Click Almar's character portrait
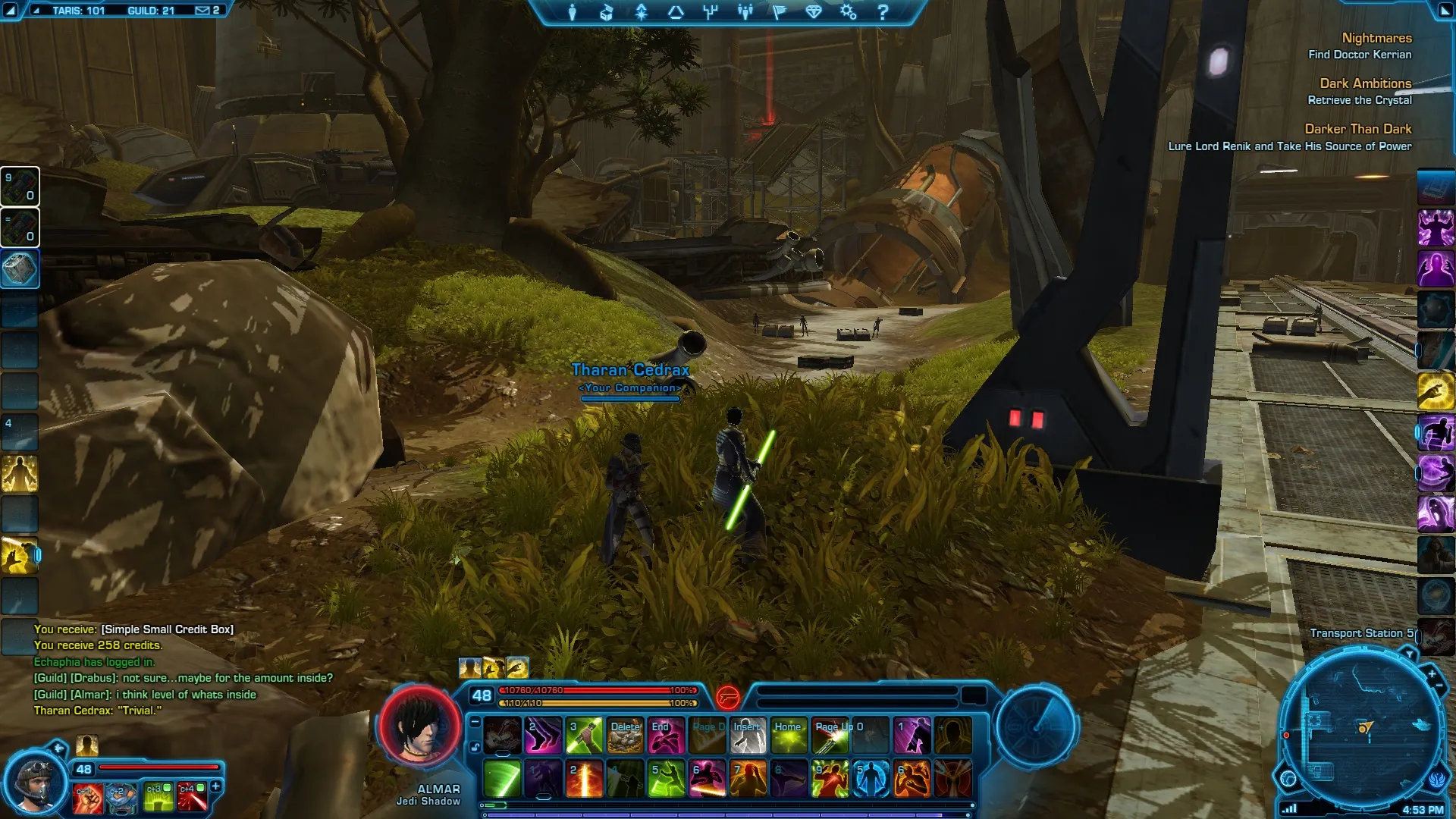Screen dimensions: 1456x819 tap(419, 726)
